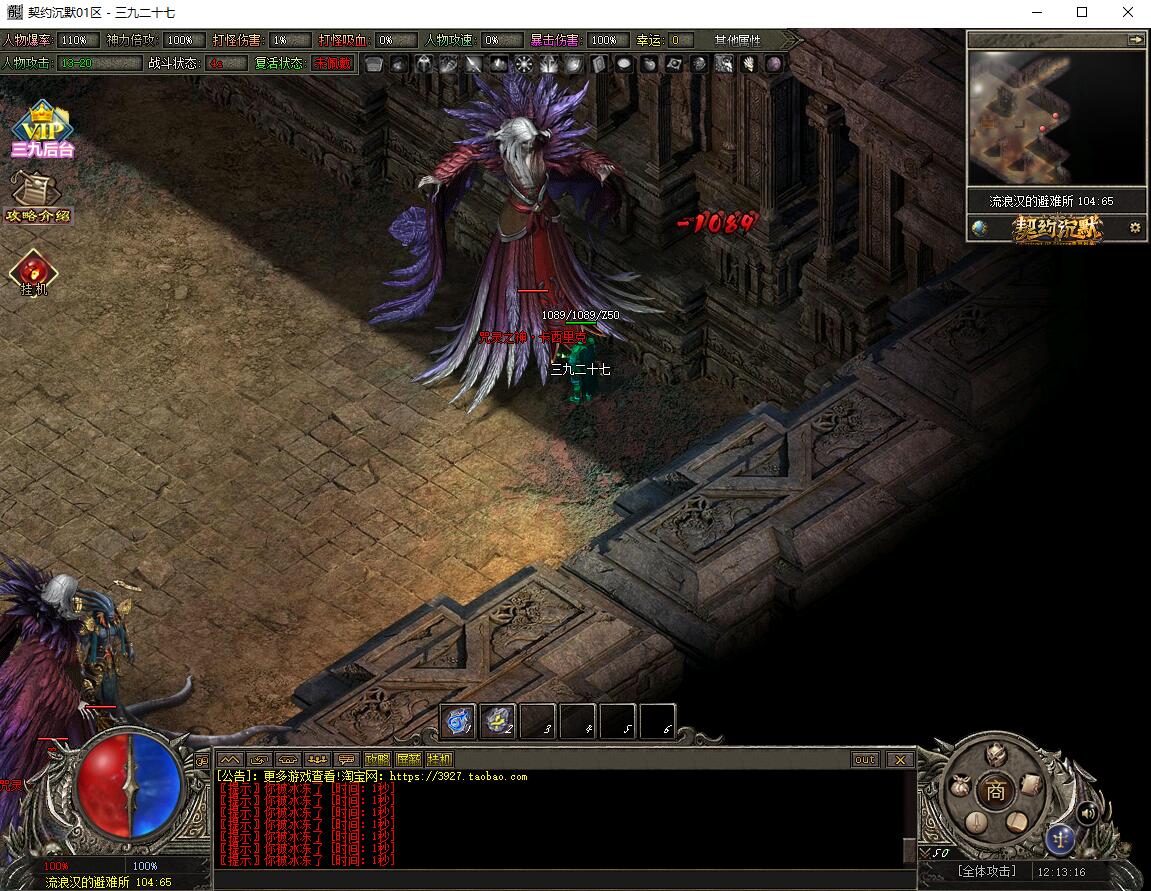1151x891 pixels.
Task: Expand the 其他属性 attributes section
Action: 738,40
